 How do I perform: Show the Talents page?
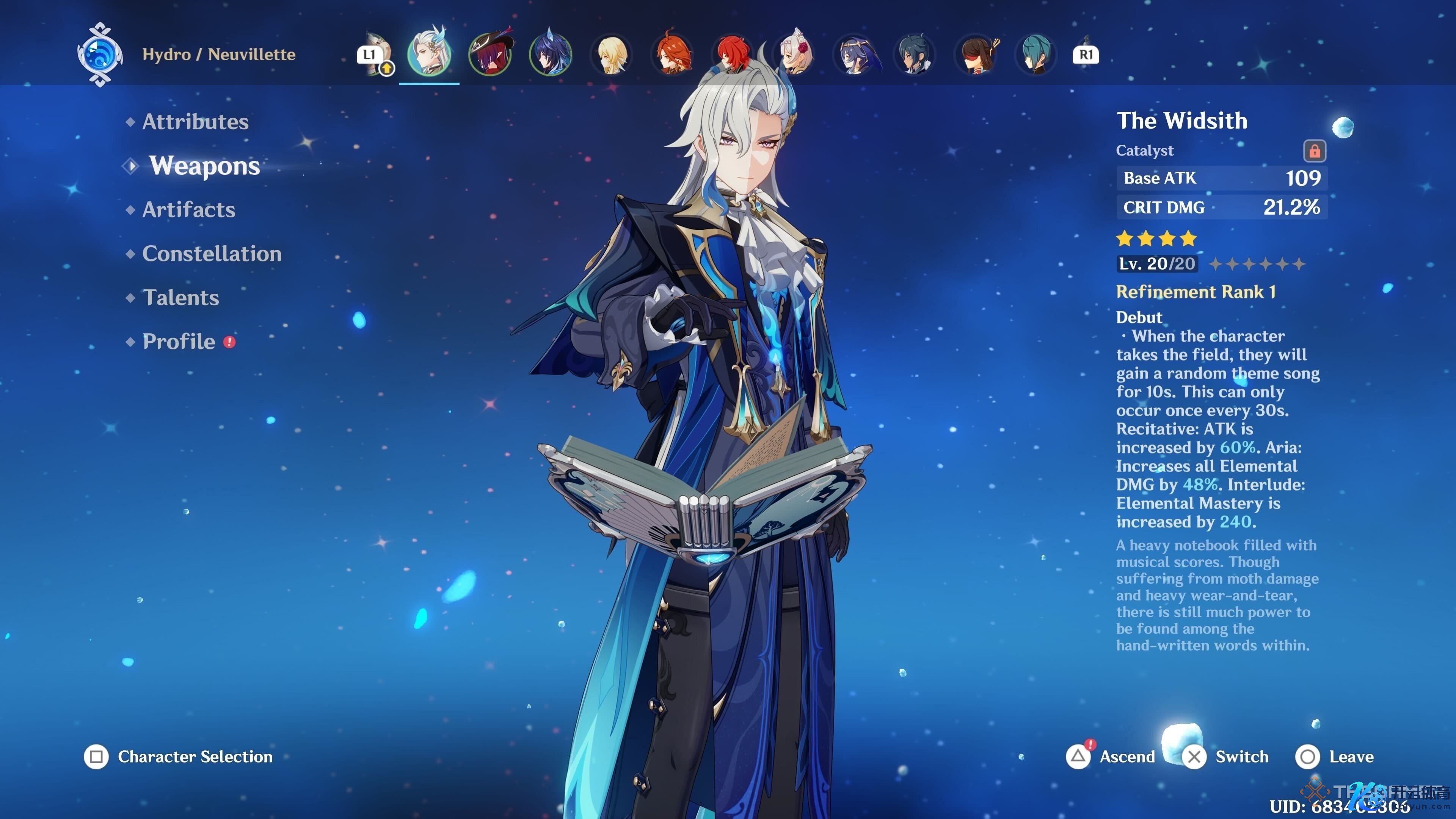tap(180, 298)
